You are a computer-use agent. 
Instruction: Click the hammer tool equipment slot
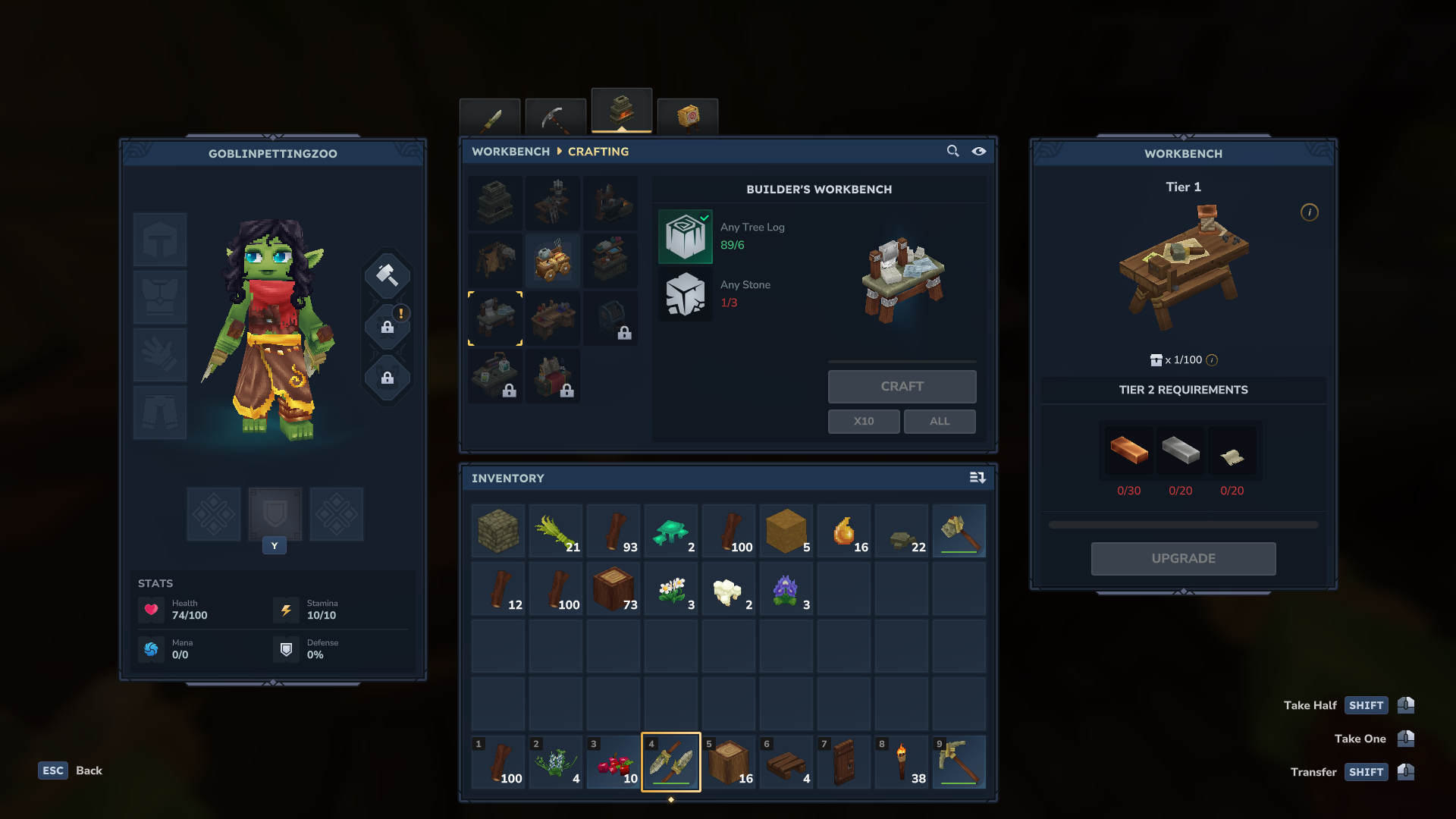388,275
